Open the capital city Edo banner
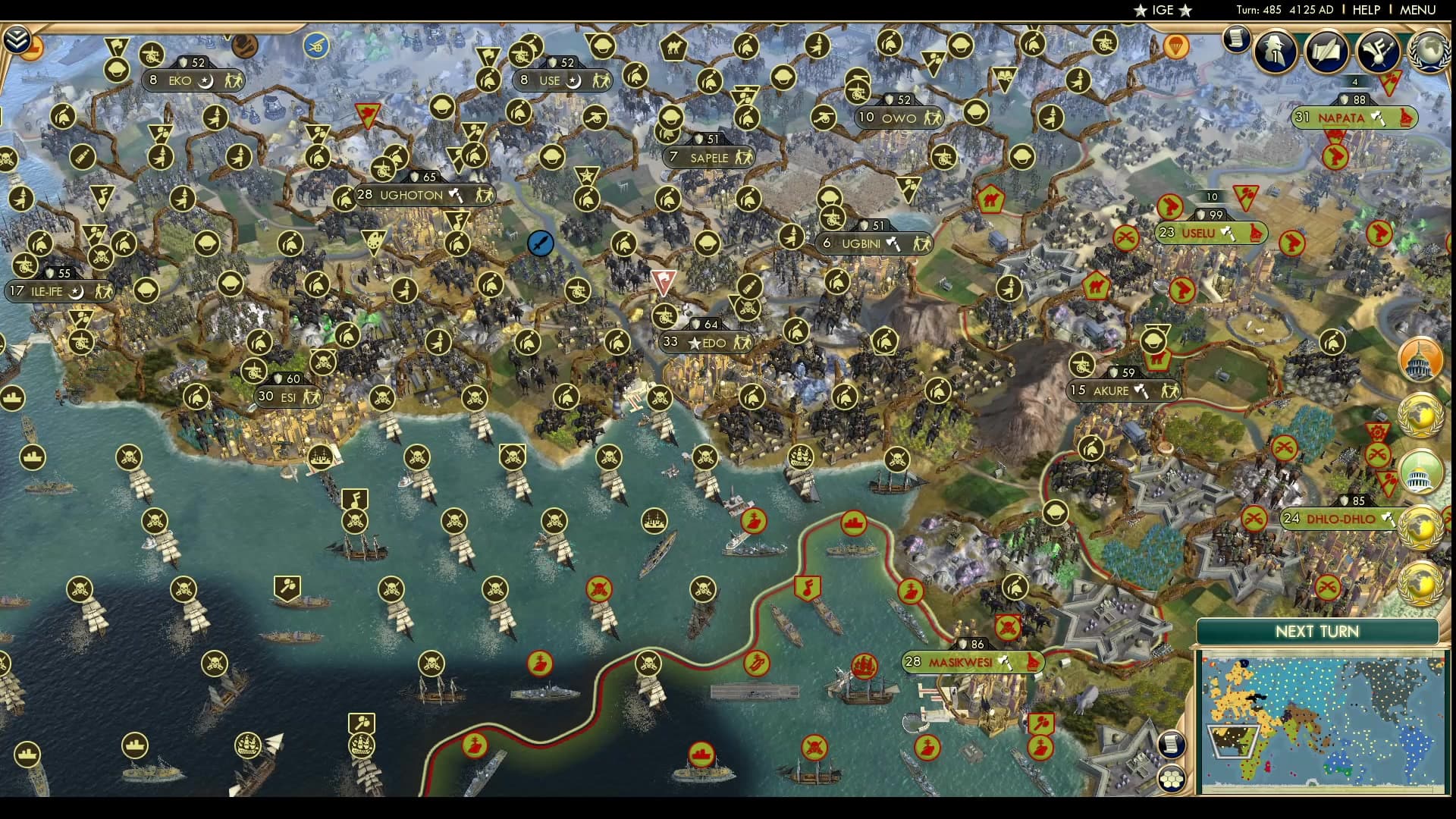The height and width of the screenshot is (819, 1456). (x=705, y=343)
